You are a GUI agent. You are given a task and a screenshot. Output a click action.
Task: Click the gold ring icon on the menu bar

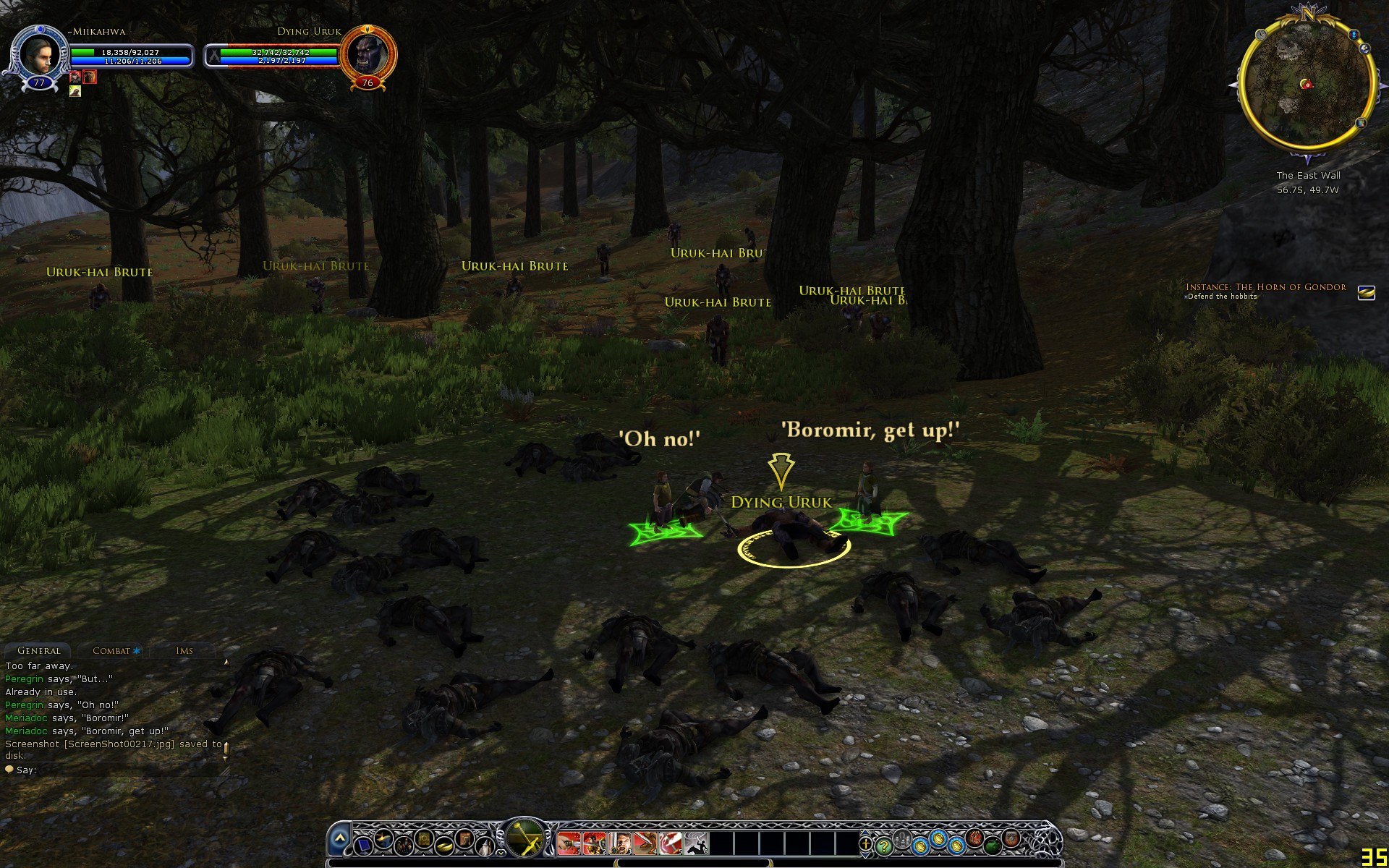pyautogui.click(x=443, y=846)
